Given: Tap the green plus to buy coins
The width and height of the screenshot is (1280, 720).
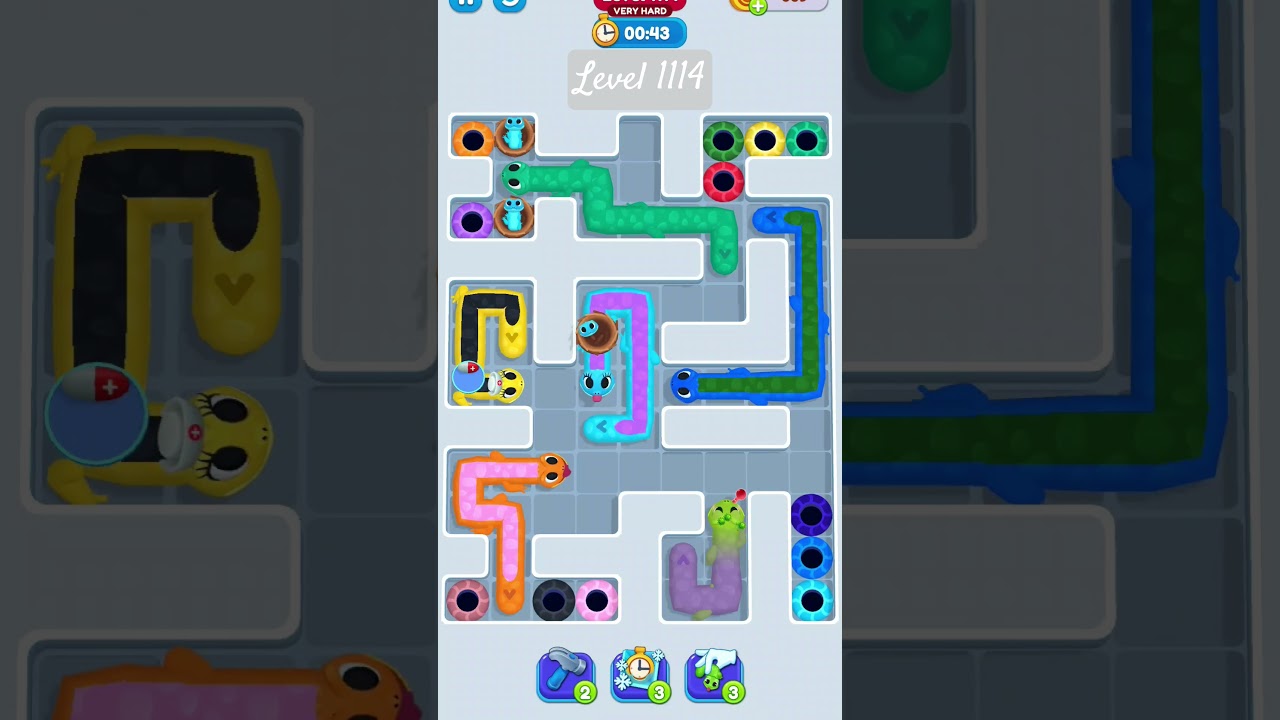Looking at the screenshot, I should tap(757, 5).
